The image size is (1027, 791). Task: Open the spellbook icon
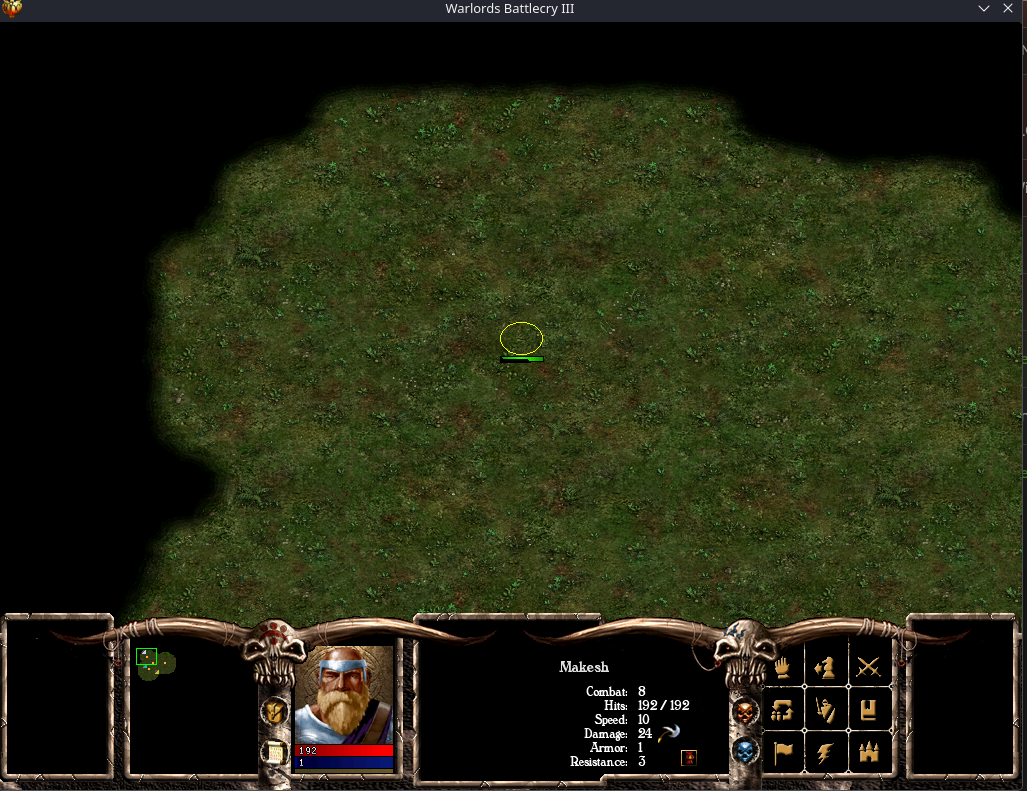point(868,709)
